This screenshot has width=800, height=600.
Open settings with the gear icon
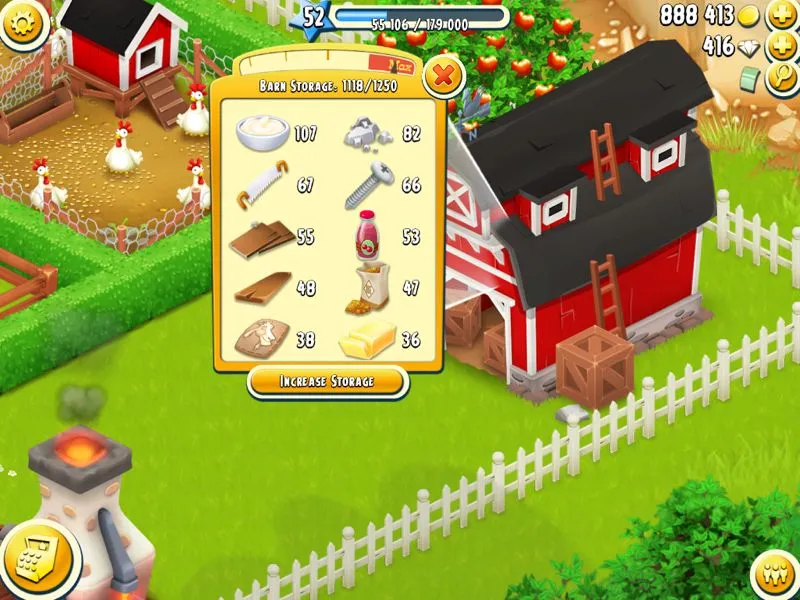(x=24, y=24)
